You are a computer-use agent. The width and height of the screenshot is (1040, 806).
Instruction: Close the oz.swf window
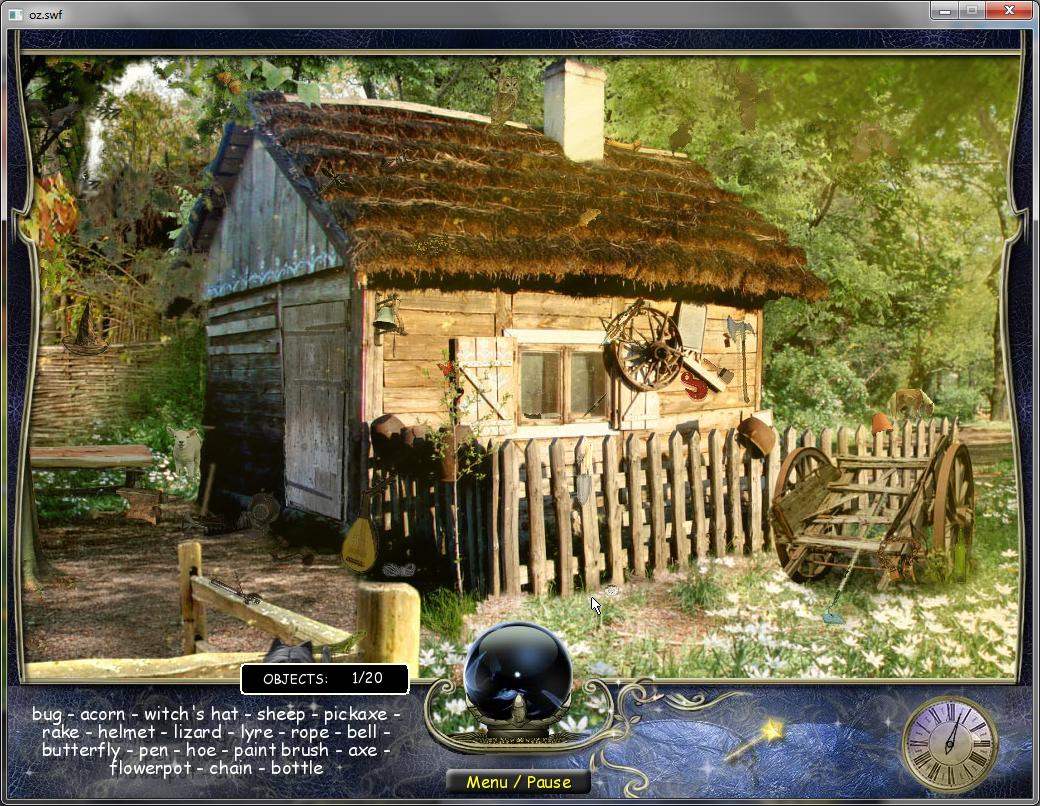(x=1006, y=10)
